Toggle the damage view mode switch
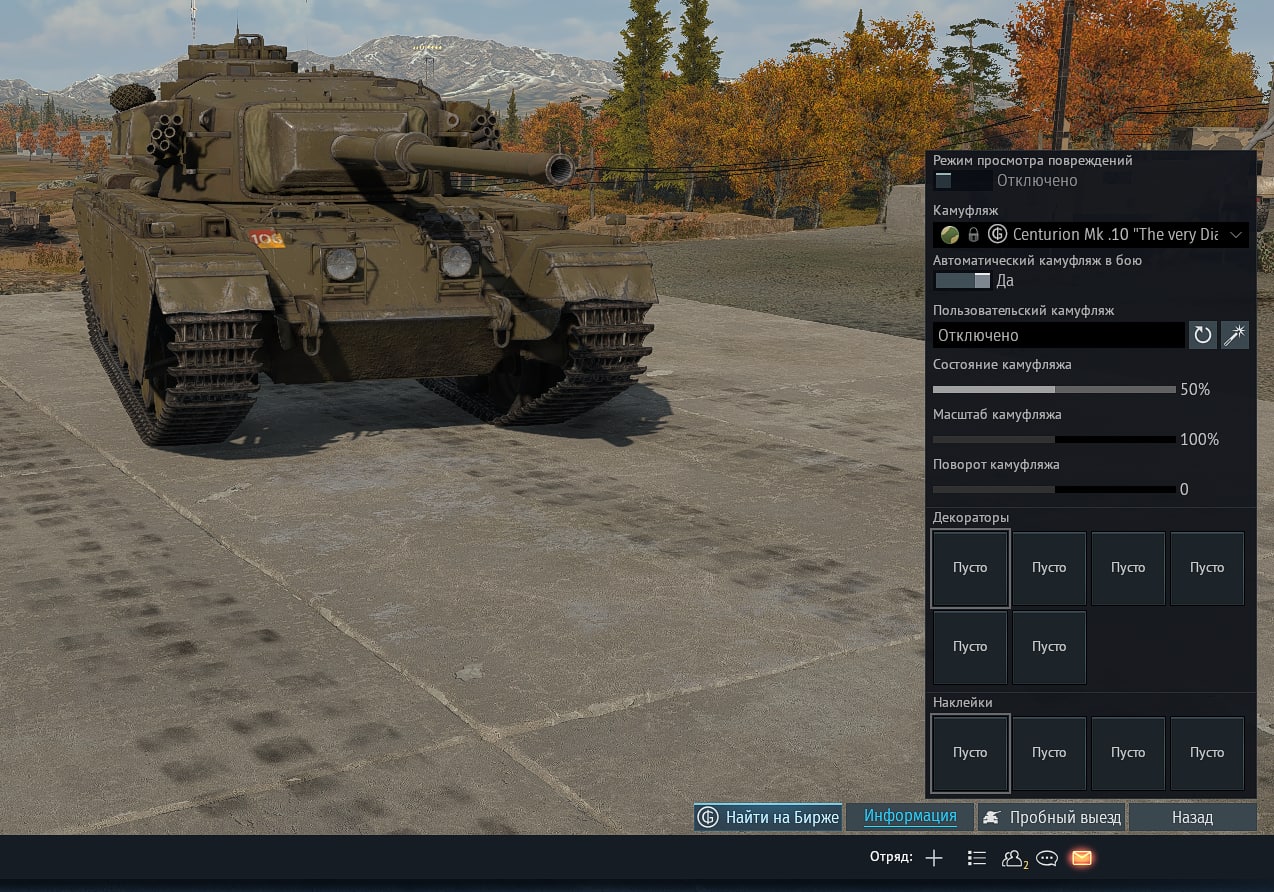1274x892 pixels. pyautogui.click(x=962, y=181)
